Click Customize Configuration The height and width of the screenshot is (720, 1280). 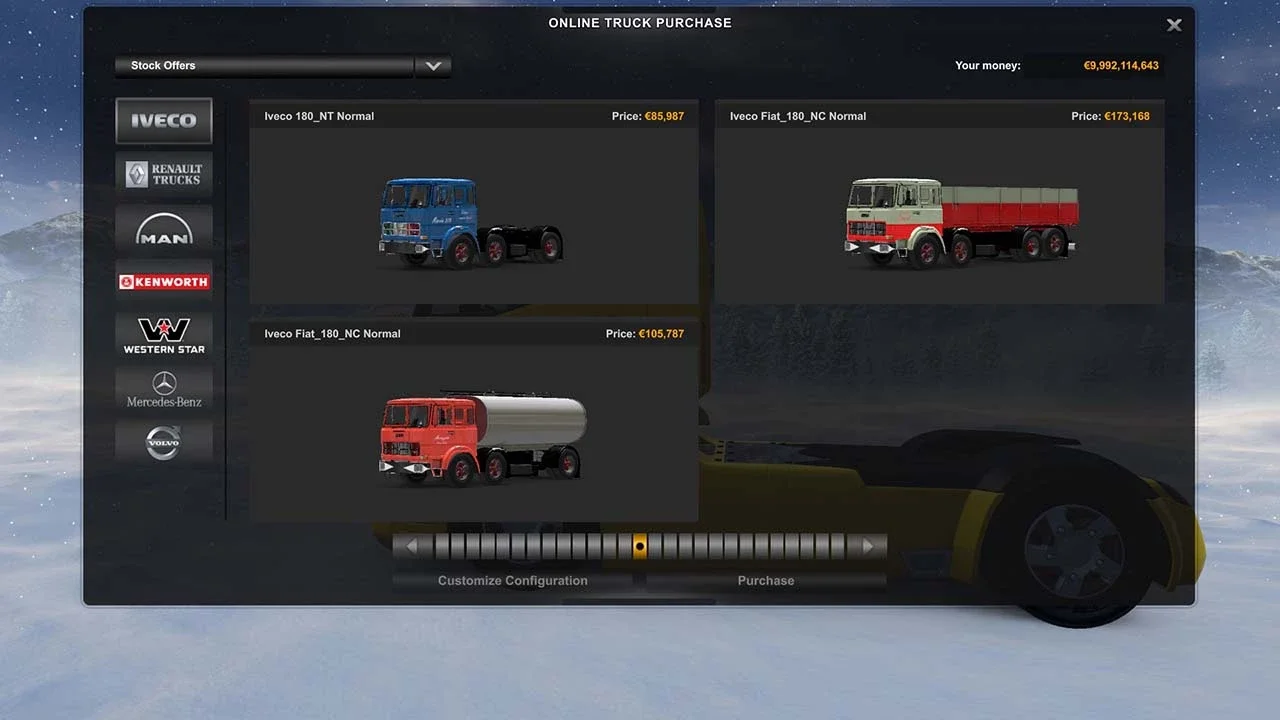511,580
